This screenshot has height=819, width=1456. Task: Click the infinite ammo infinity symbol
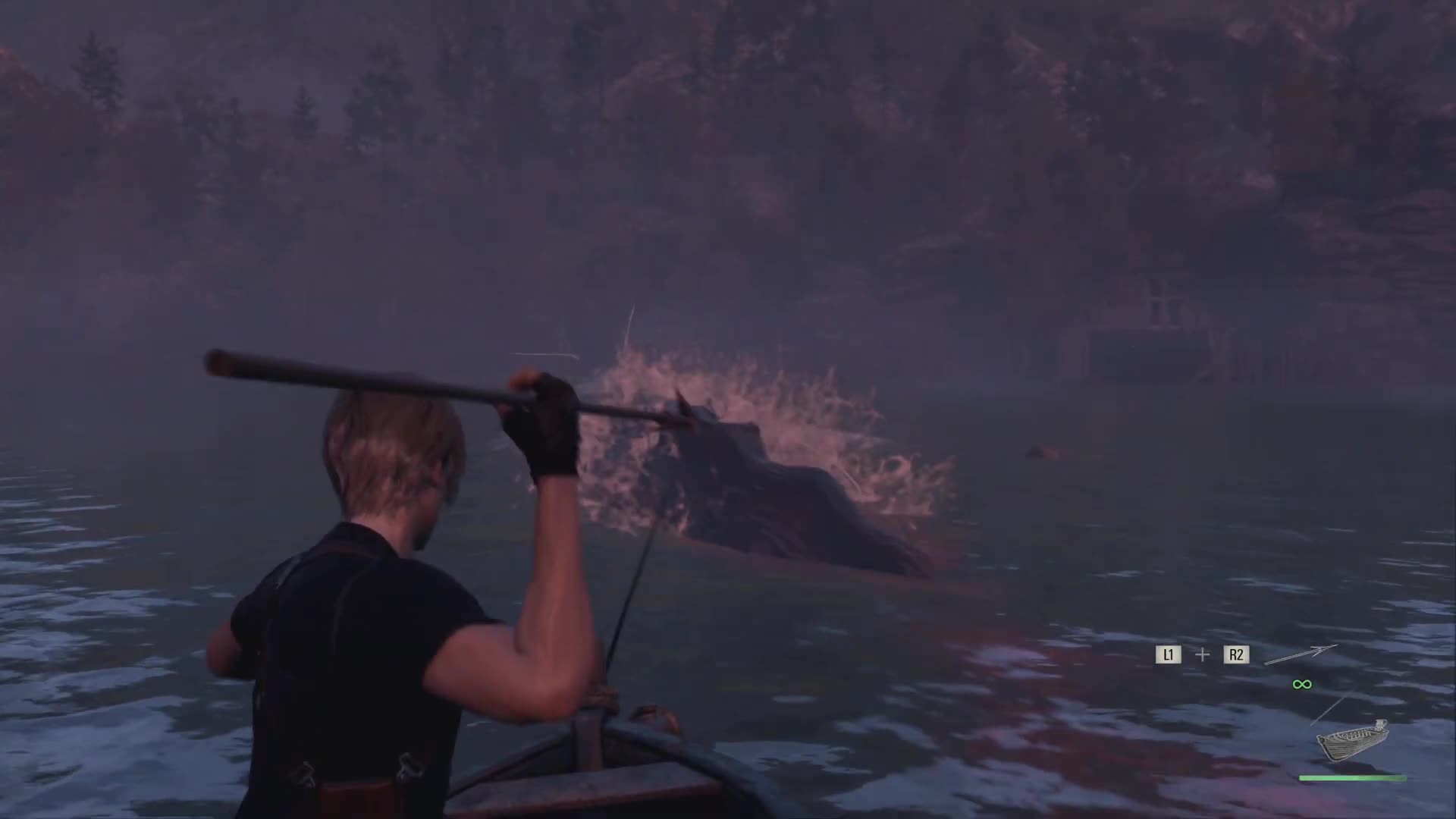(1302, 684)
